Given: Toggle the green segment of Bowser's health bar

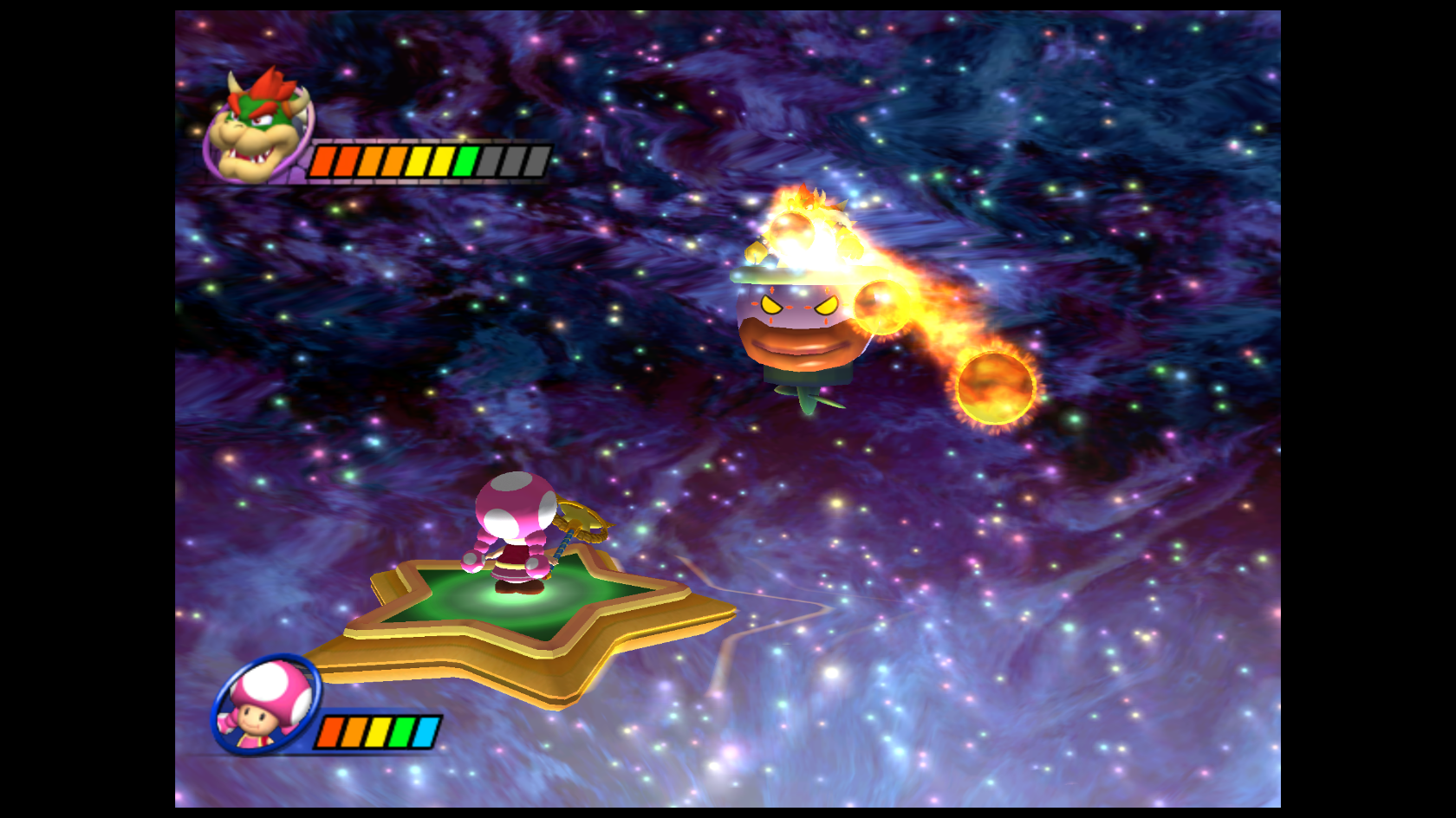Looking at the screenshot, I should point(466,160).
